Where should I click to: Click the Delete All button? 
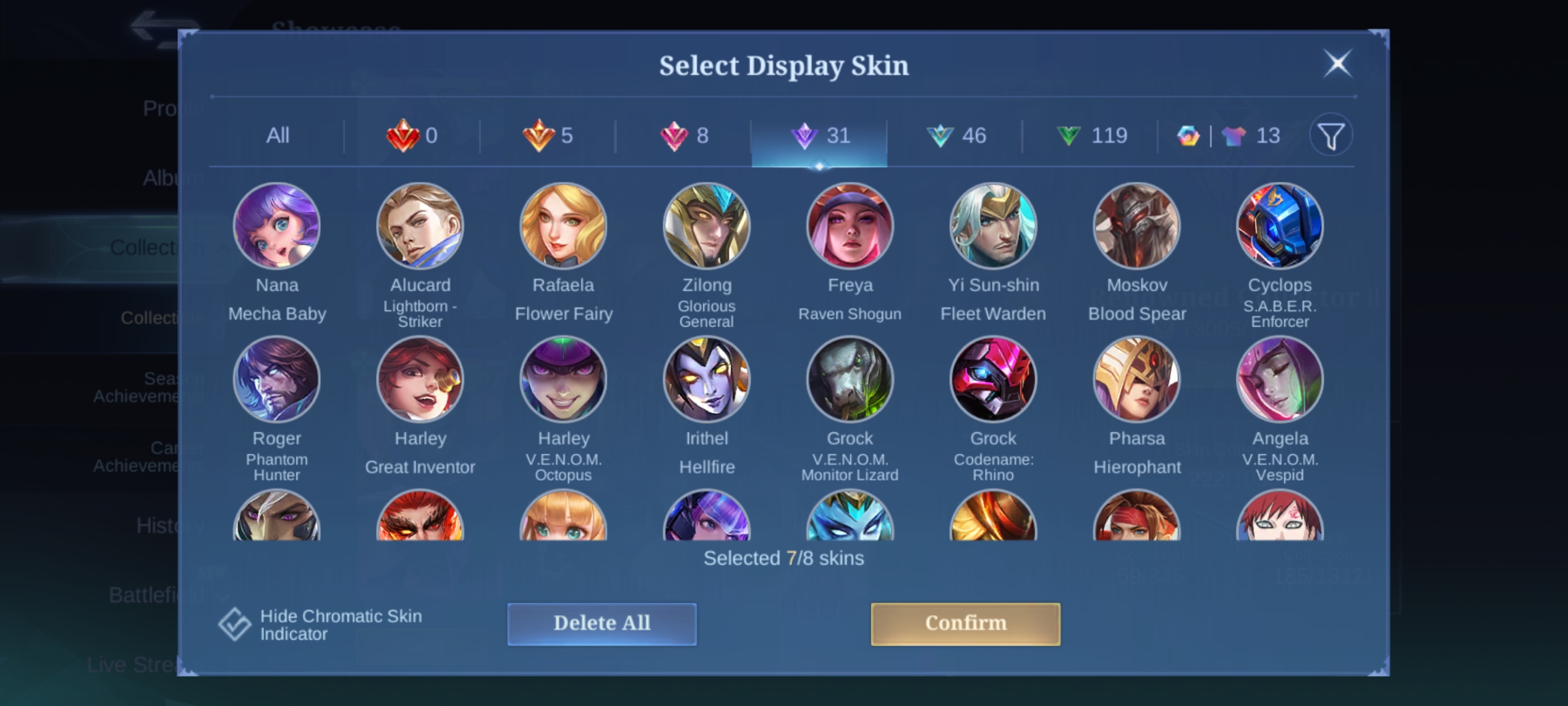[x=602, y=624]
